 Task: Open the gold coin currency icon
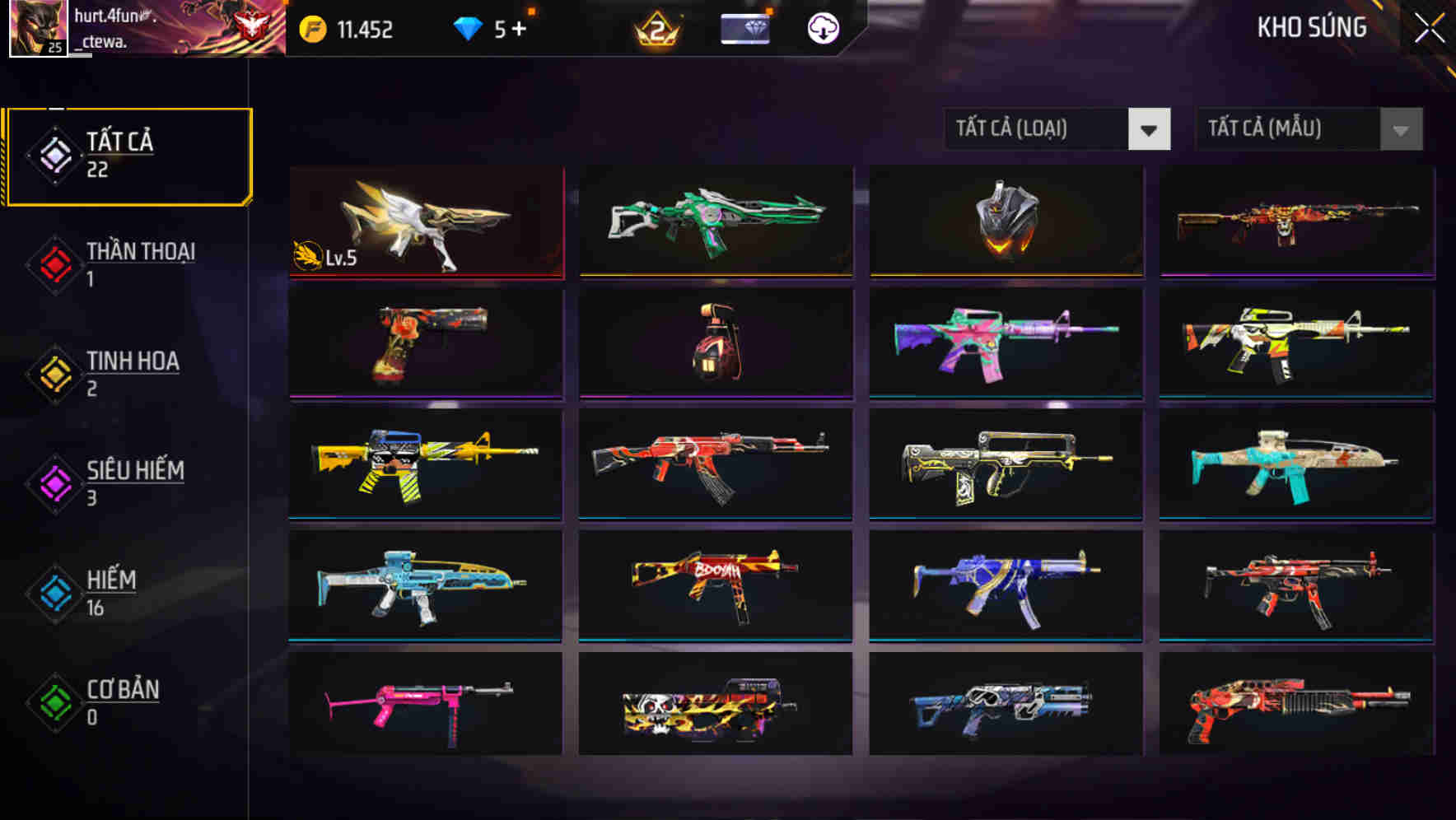click(311, 28)
